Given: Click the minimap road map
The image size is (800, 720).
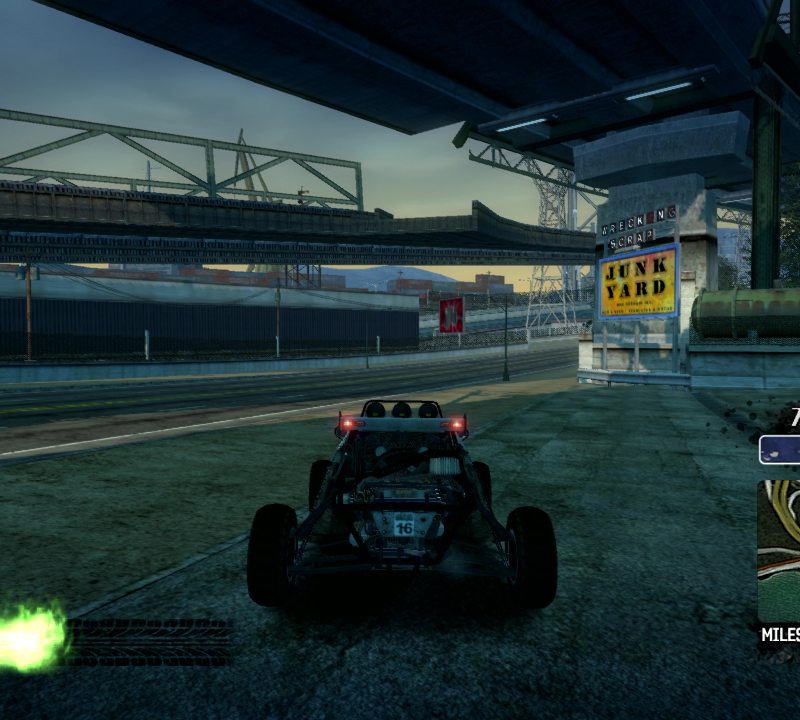Looking at the screenshot, I should click(x=779, y=550).
